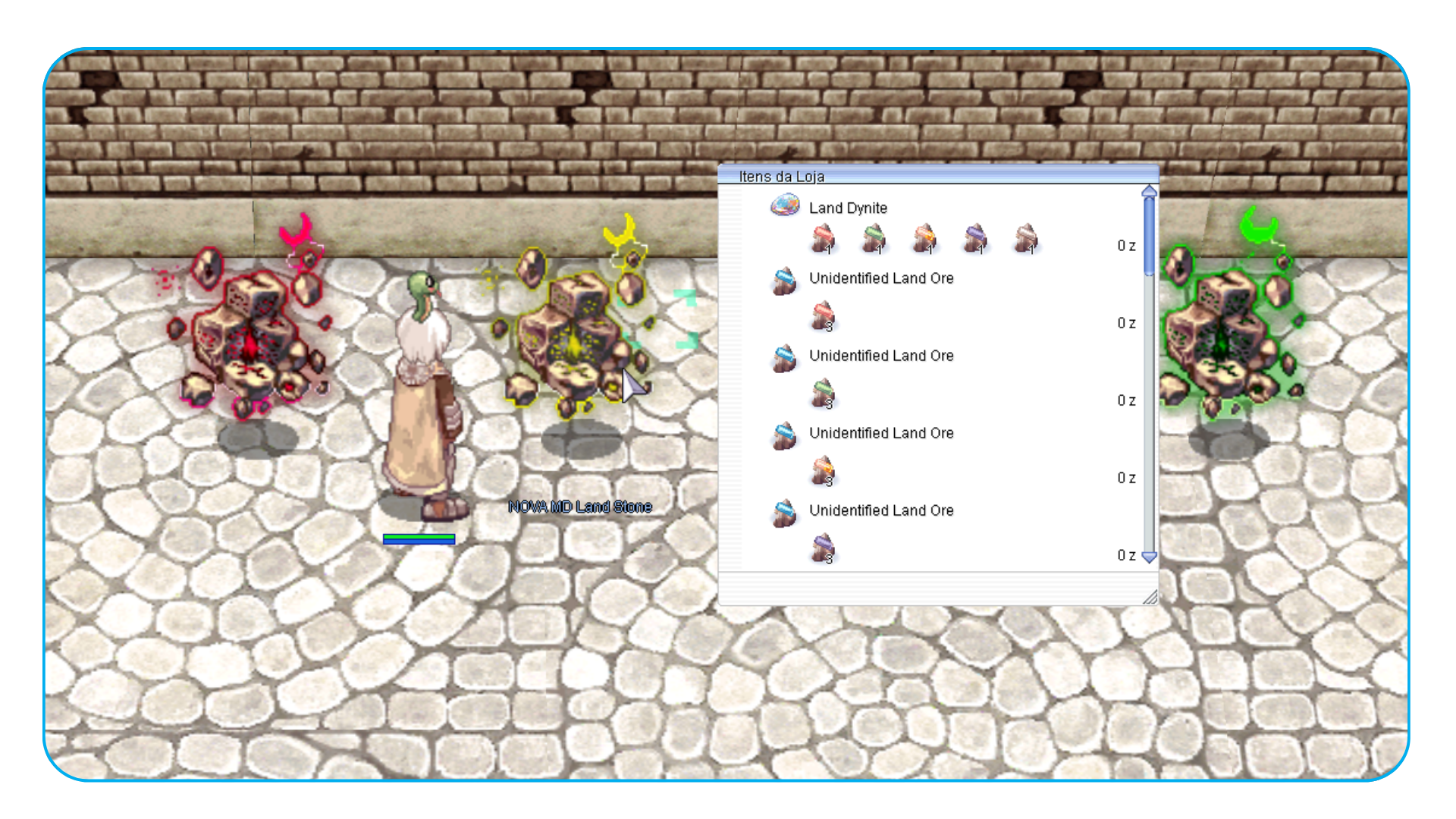Select the Land Dynite shop item
Viewport: 1456px width, 819px height.
pos(847,208)
